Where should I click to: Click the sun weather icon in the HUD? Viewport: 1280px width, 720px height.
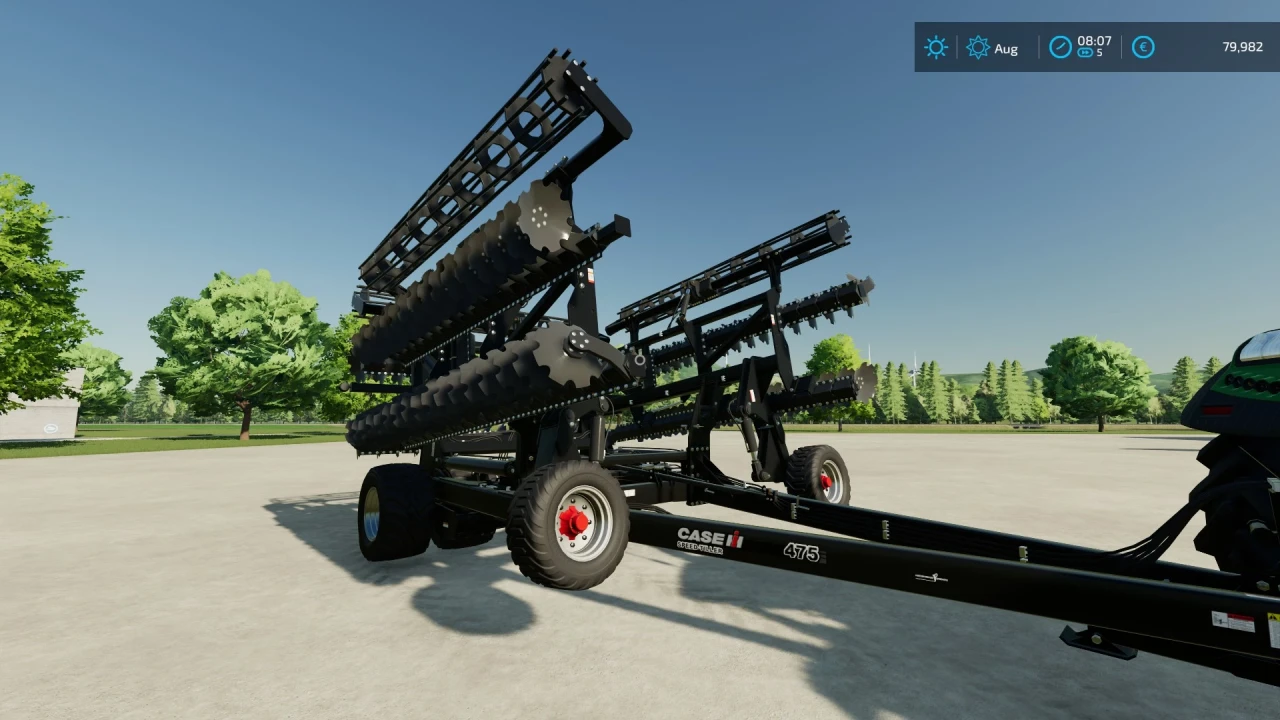click(x=936, y=48)
